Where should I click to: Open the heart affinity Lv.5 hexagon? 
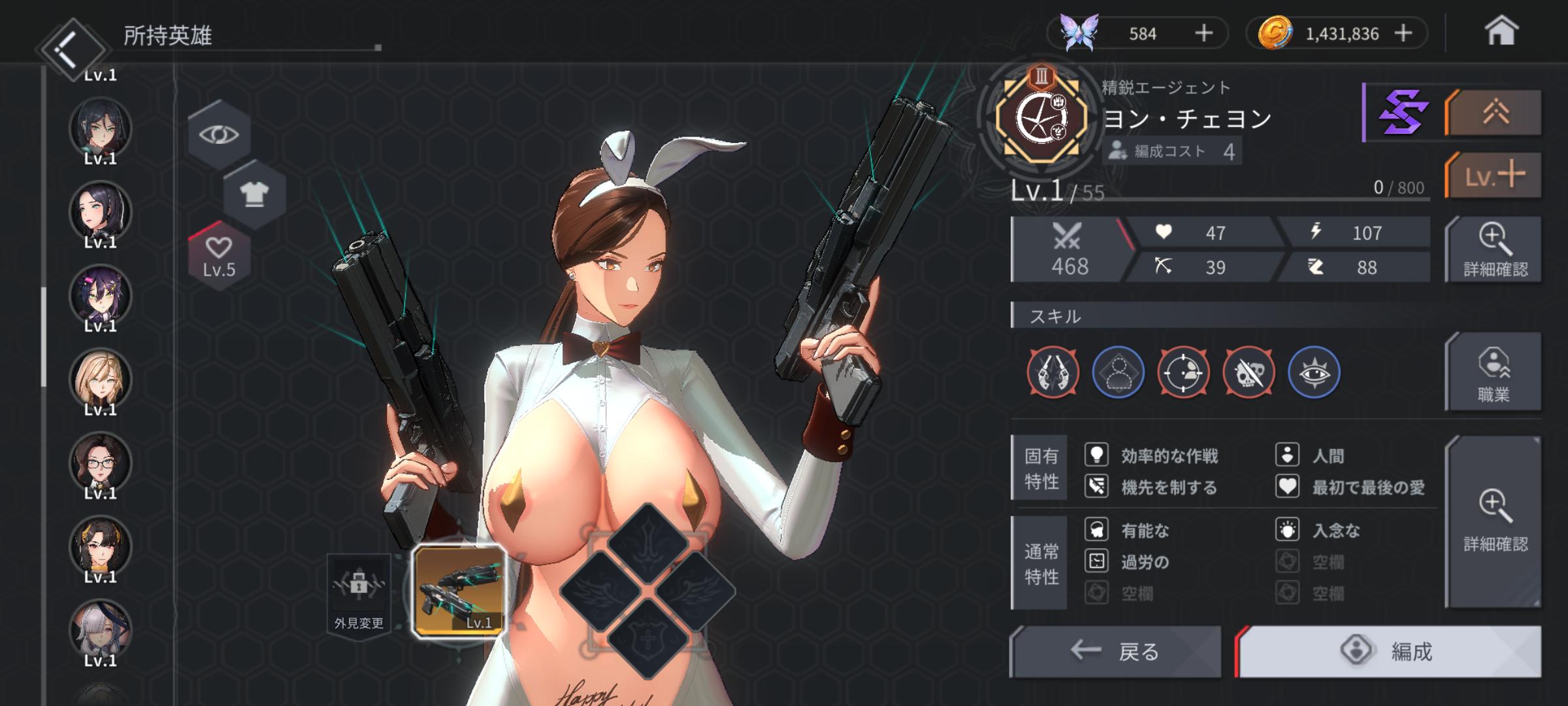[219, 256]
